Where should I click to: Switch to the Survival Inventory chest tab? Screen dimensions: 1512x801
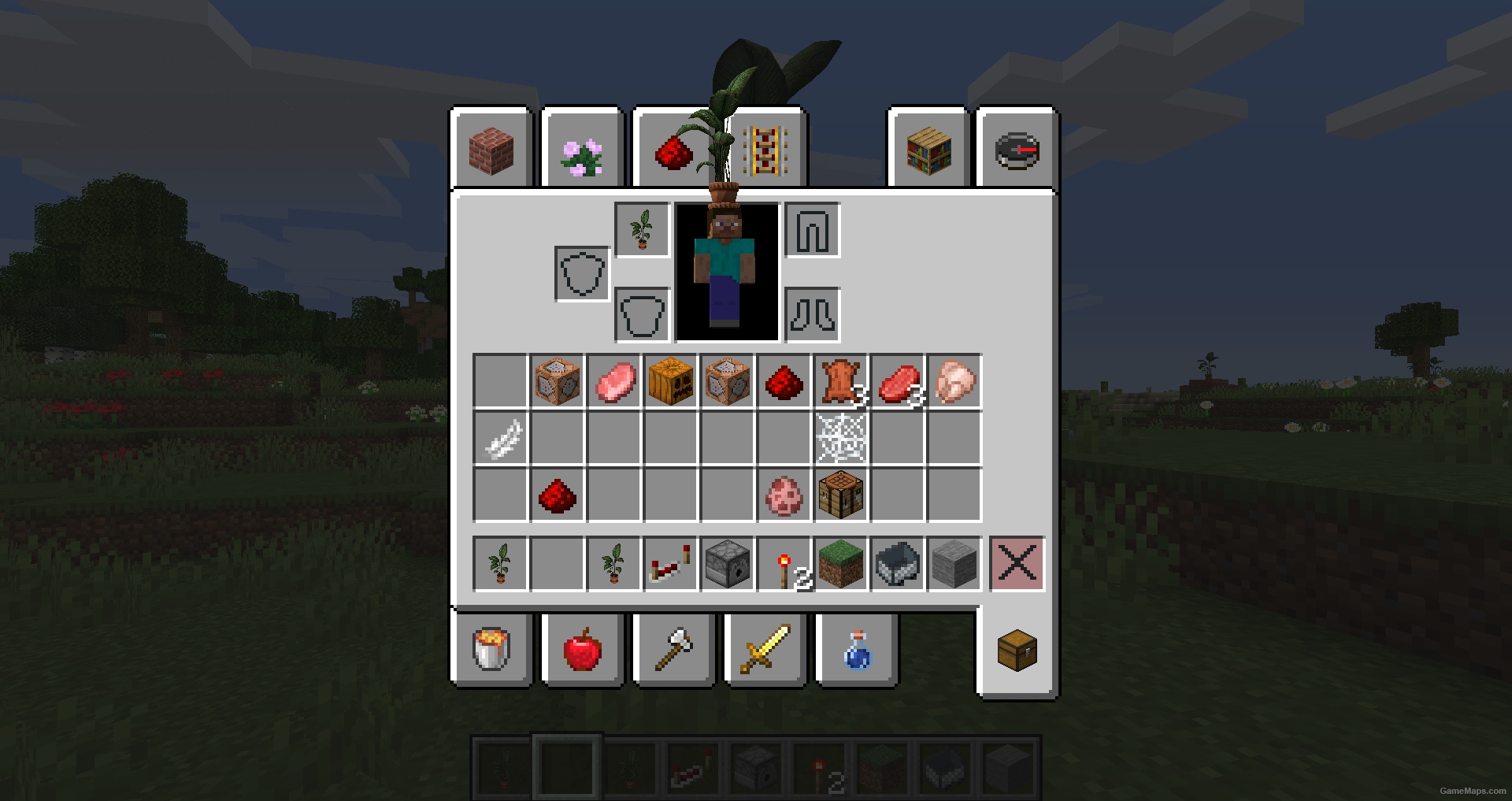pos(1016,650)
